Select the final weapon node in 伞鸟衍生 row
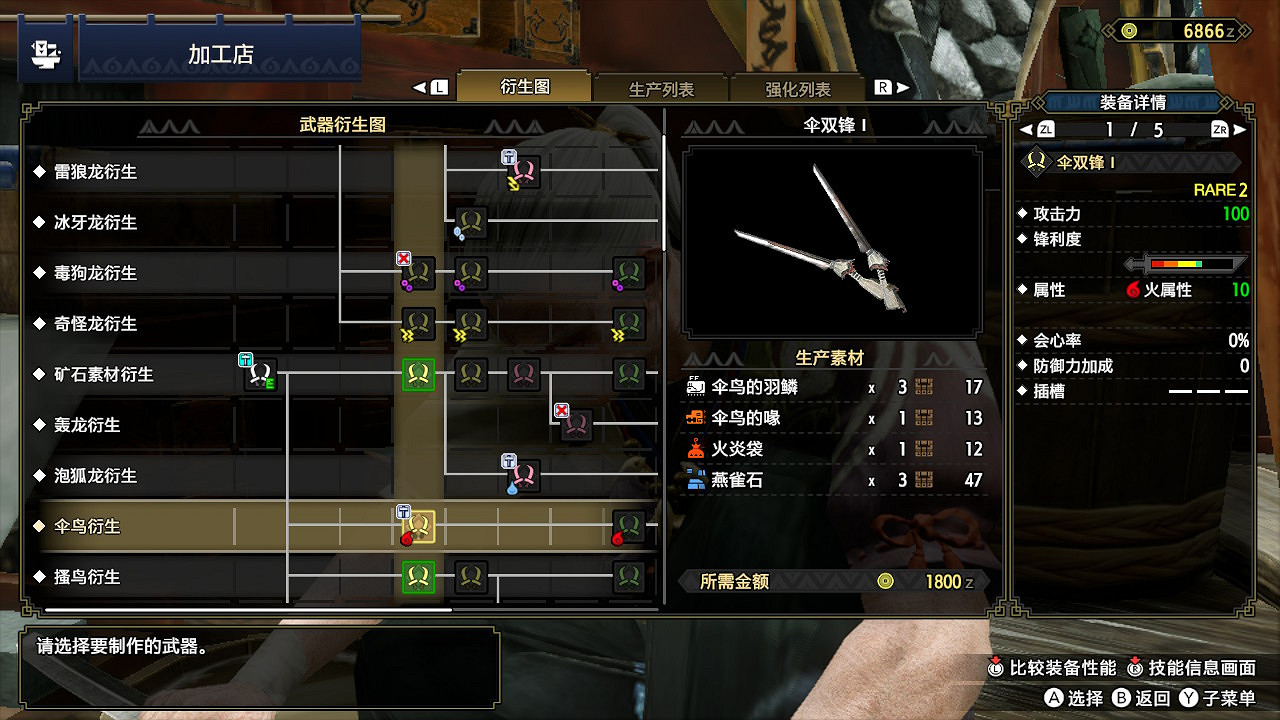The image size is (1280, 720). pyautogui.click(x=630, y=526)
